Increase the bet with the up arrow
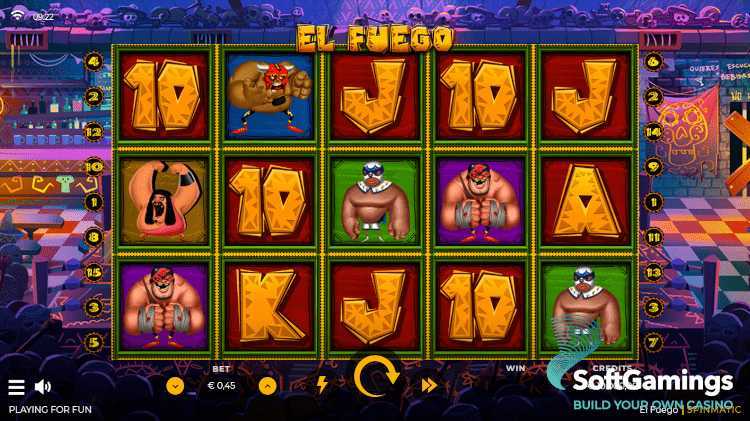This screenshot has width=750, height=421. (267, 385)
